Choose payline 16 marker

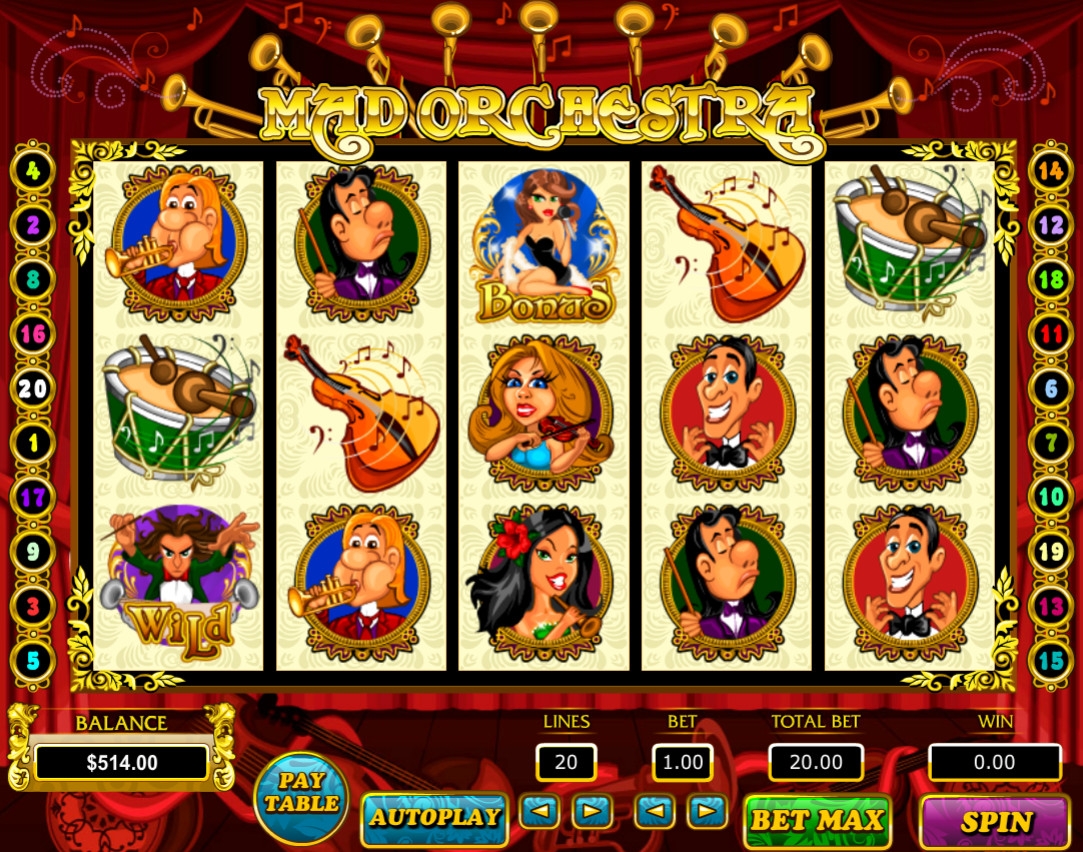click(33, 334)
